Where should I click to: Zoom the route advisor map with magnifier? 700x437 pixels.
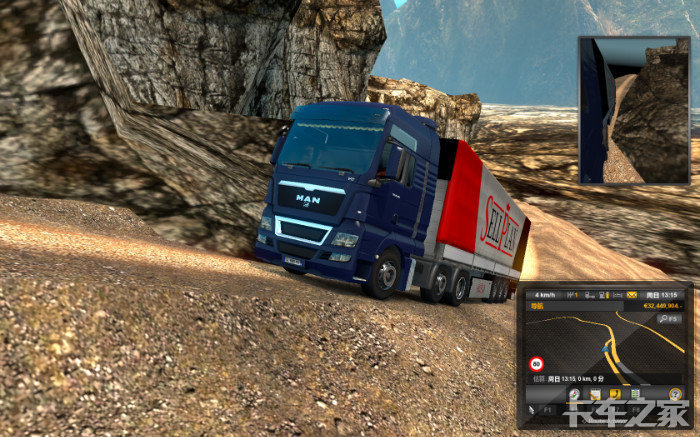tap(667, 317)
